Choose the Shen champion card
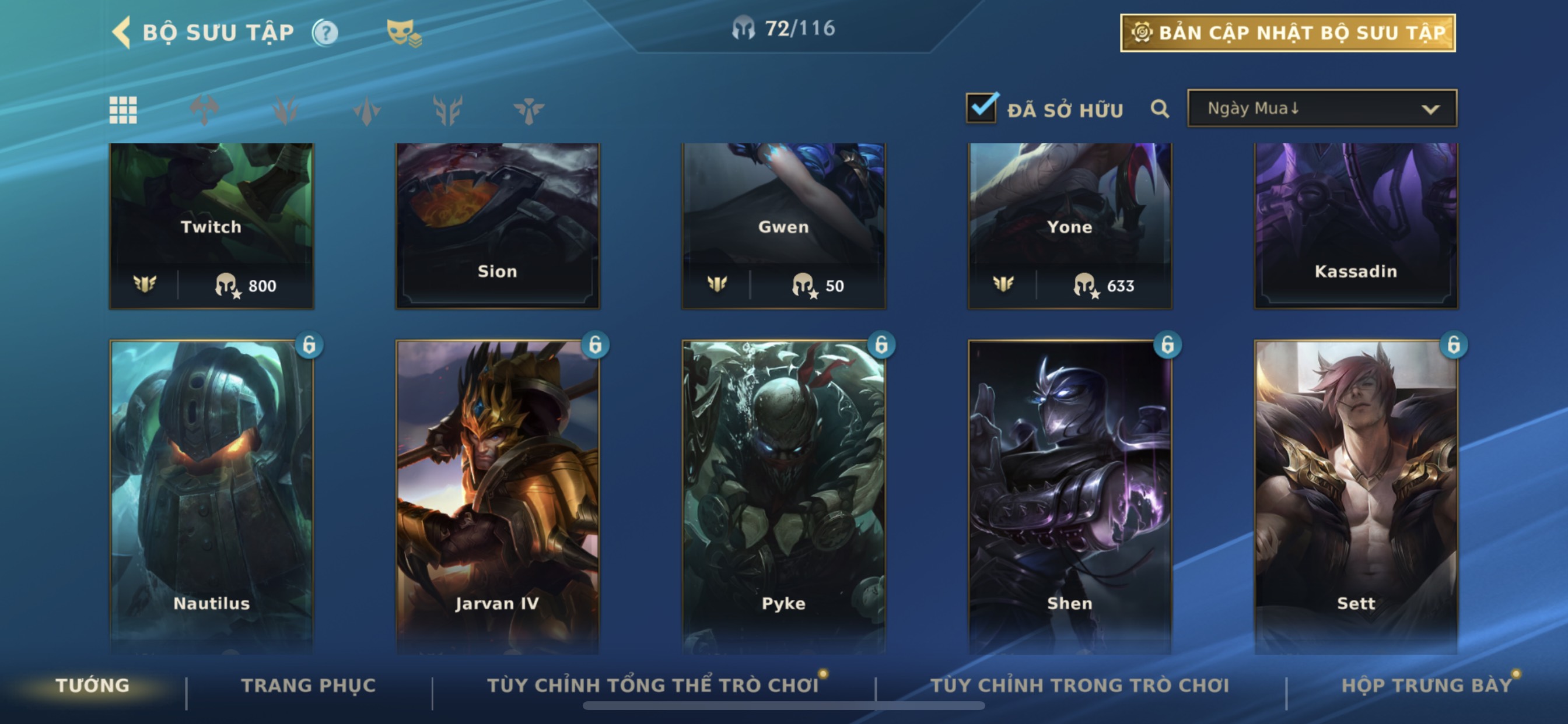1568x724 pixels. pyautogui.click(x=1069, y=496)
